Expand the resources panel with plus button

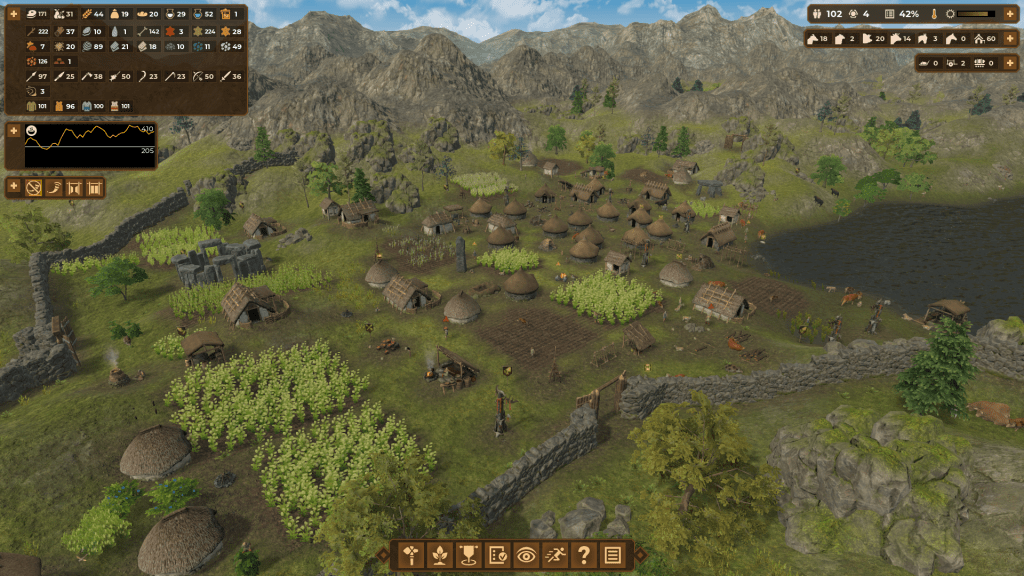14,13
